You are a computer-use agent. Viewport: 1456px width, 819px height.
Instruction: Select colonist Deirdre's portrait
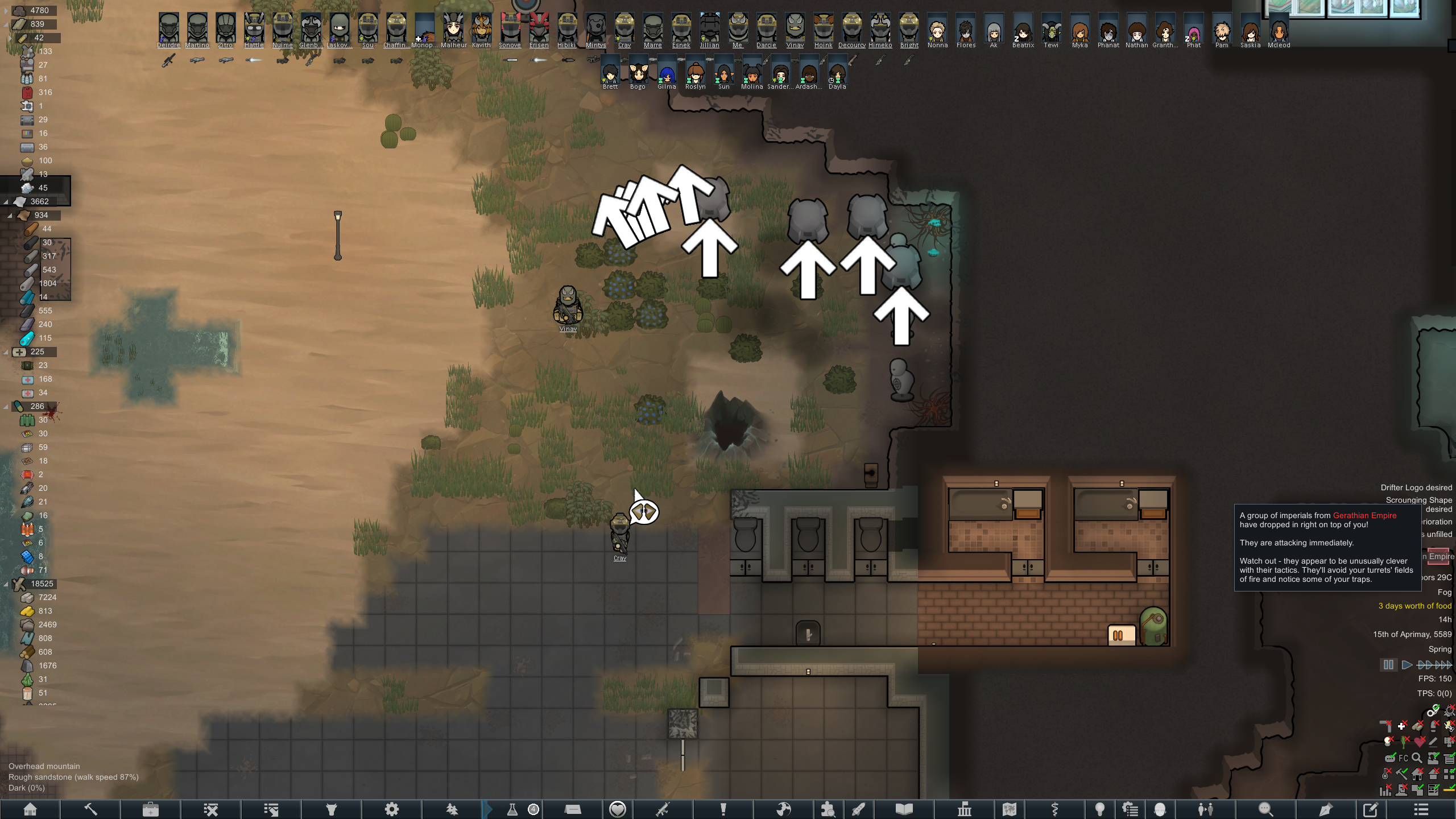pyautogui.click(x=168, y=28)
